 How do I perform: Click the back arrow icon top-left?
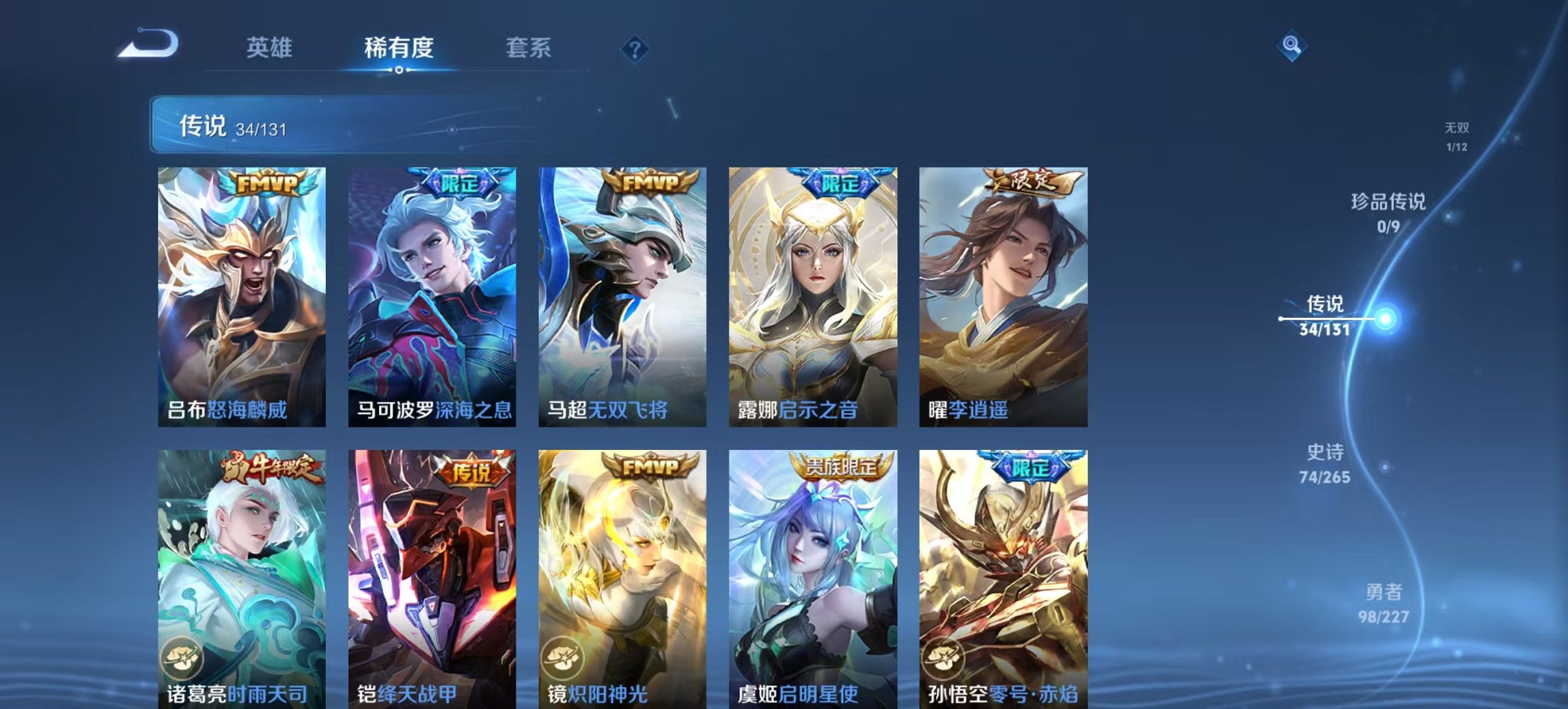pos(149,44)
